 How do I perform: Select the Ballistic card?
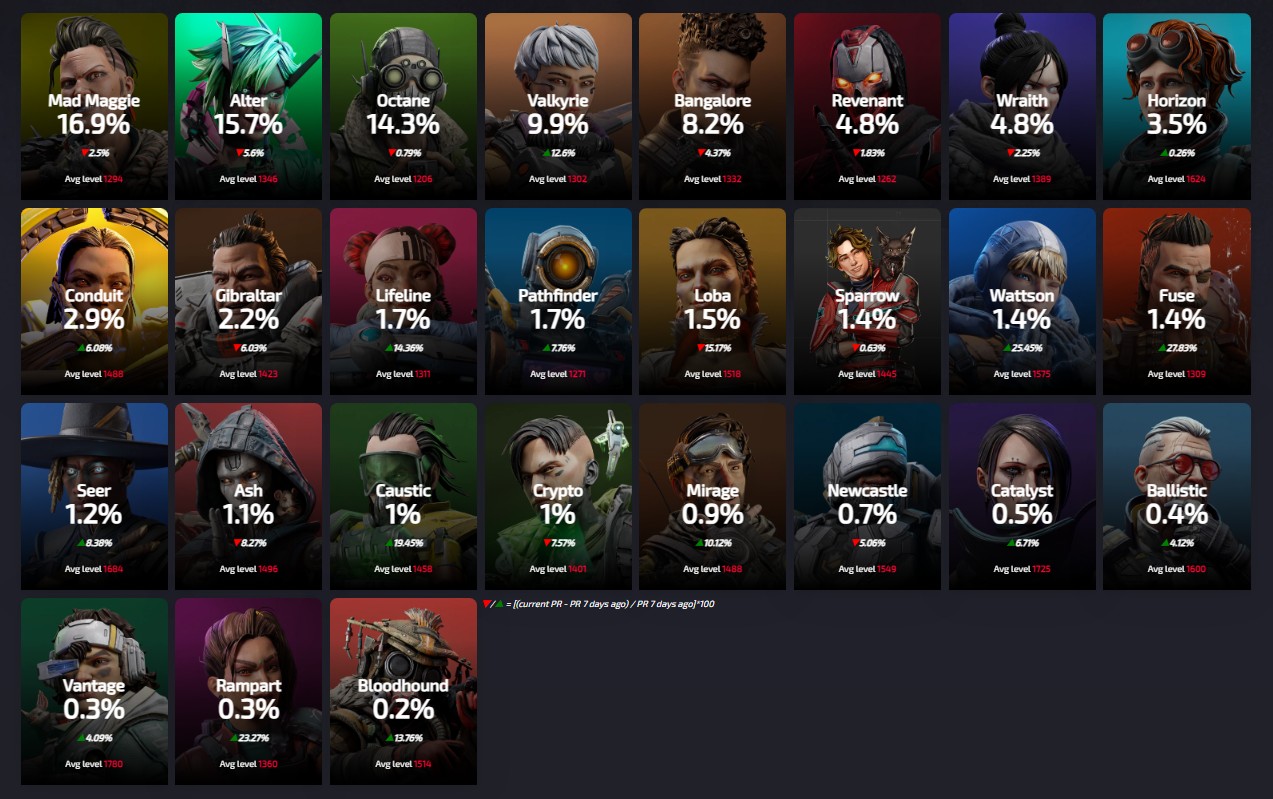pyautogui.click(x=1176, y=496)
